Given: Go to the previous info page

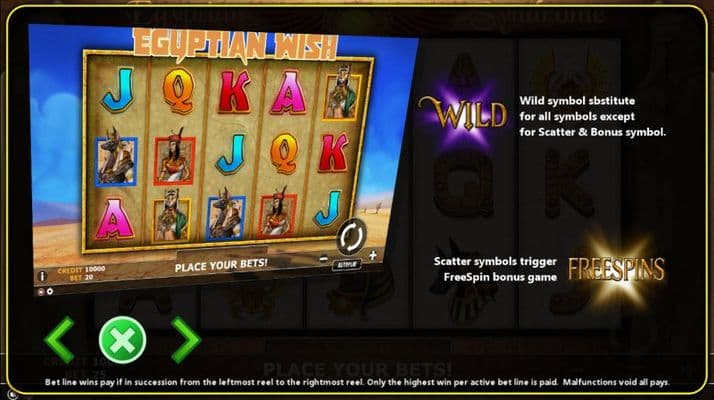Looking at the screenshot, I should click(x=59, y=340).
